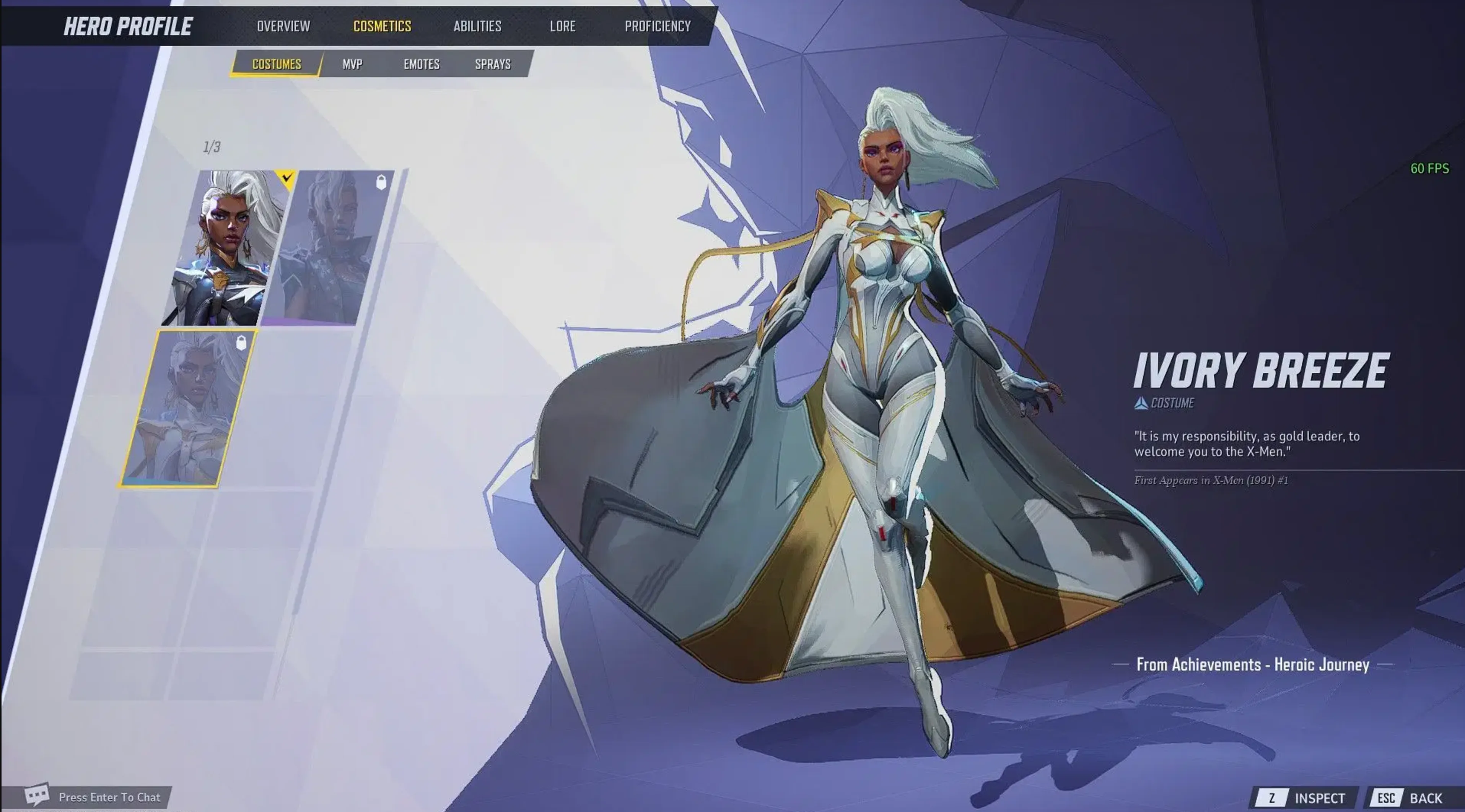Select the Costumes sub-tab
1465x812 pixels.
(x=277, y=64)
